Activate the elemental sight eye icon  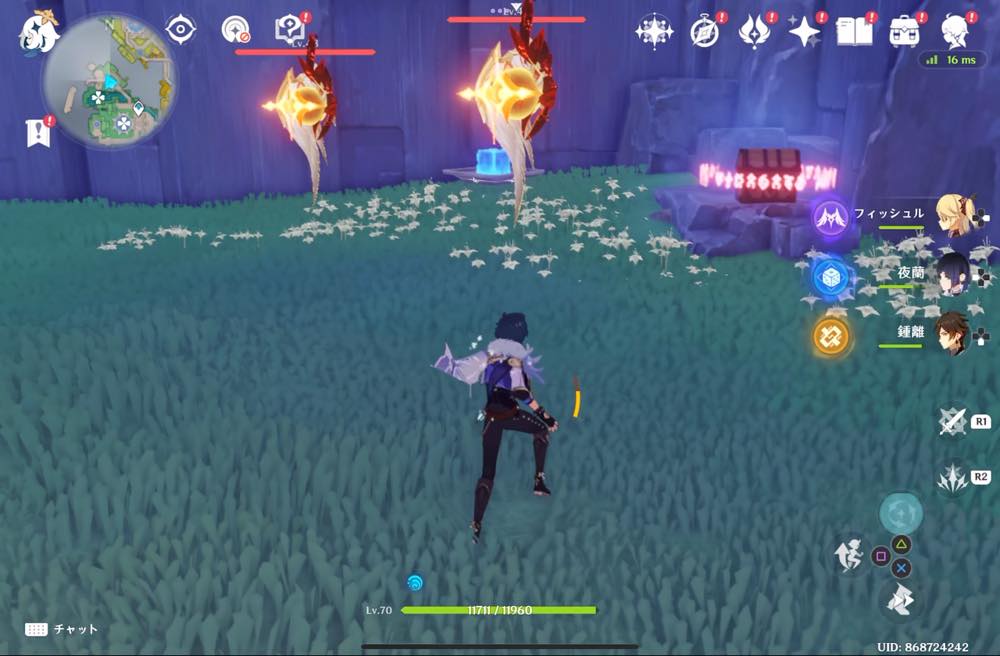(x=181, y=30)
